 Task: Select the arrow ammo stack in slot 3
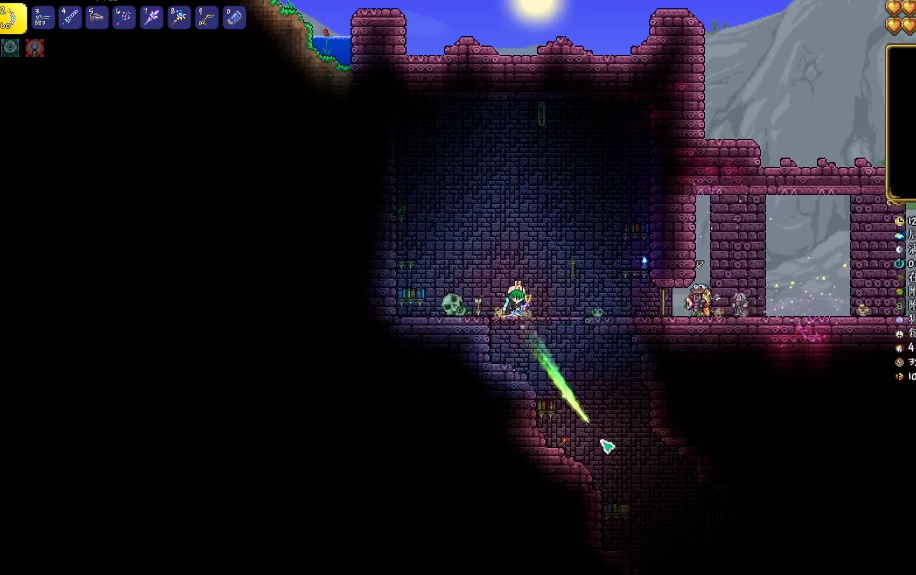43,17
